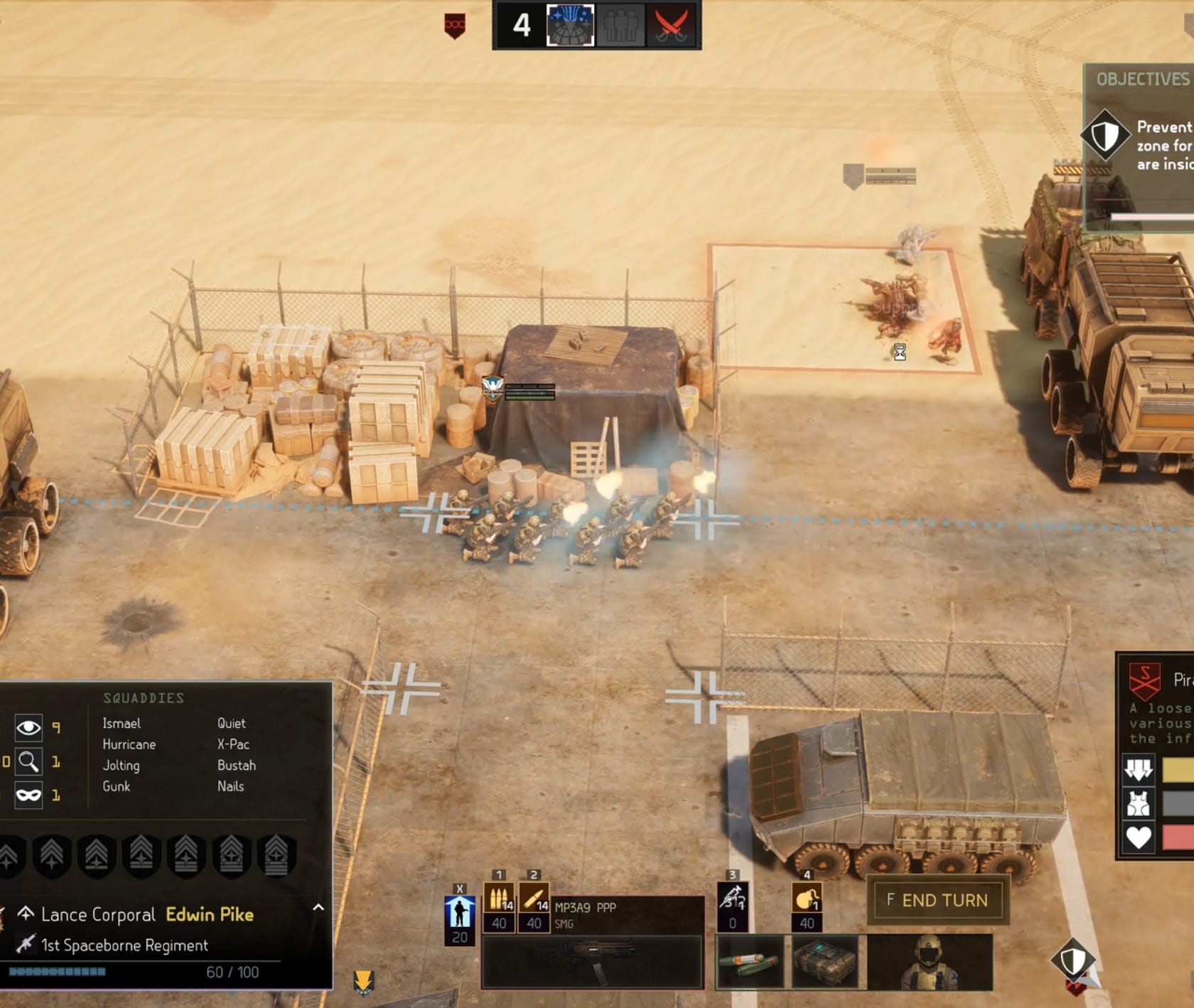This screenshot has width=1194, height=1008.
Task: Select the mask stealth stat icon
Action: [28, 795]
